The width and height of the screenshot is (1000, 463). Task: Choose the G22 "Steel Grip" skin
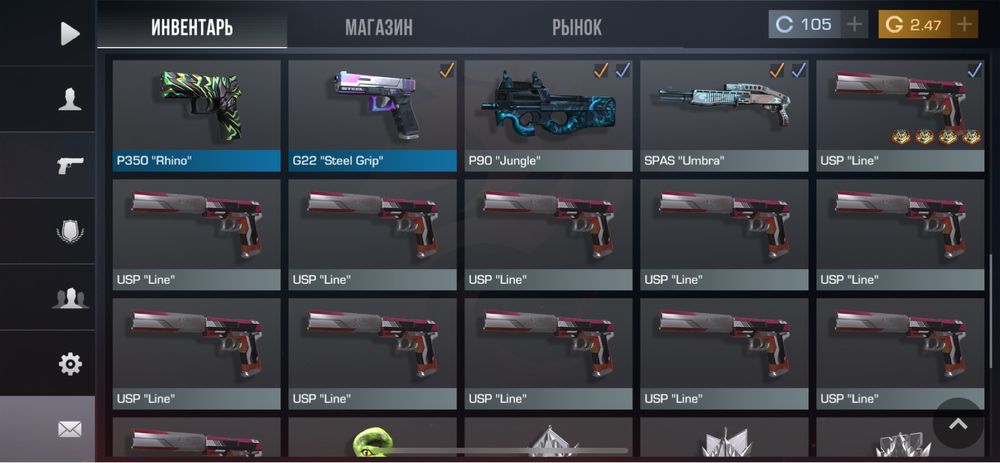(372, 115)
